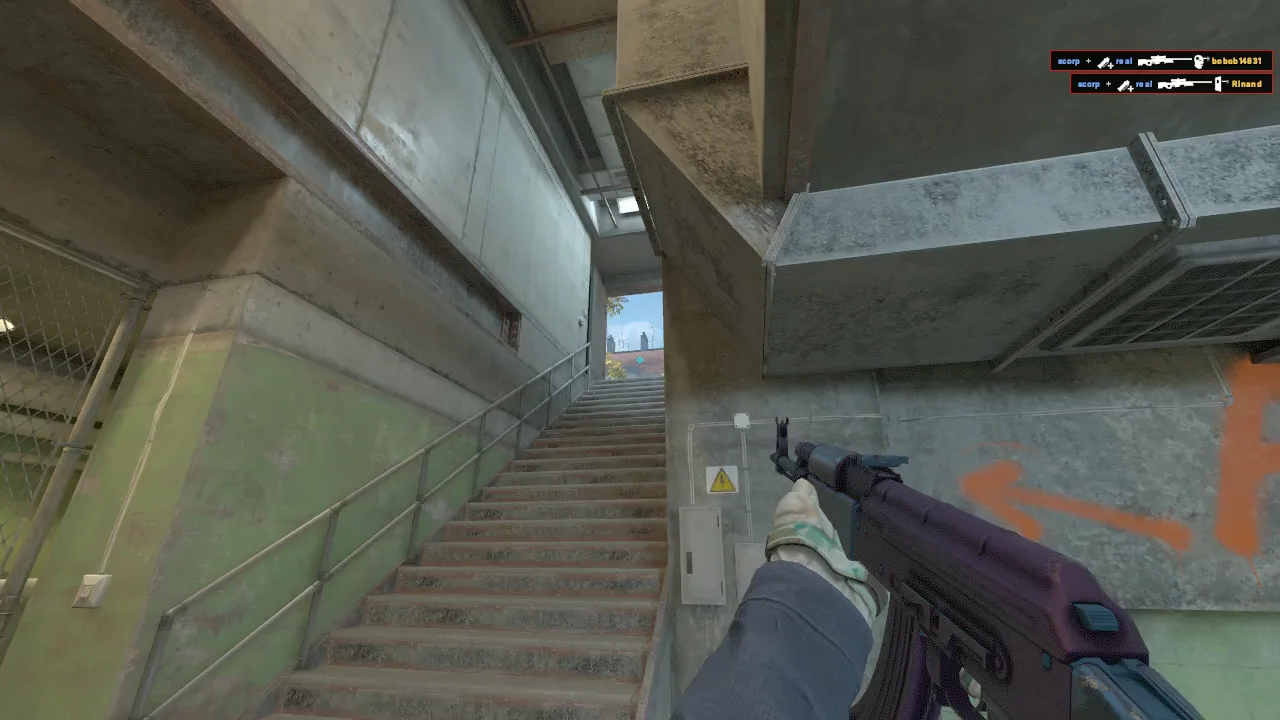Click the plus symbol between scorp and real
Viewport: 1280px width, 720px height.
[1089, 61]
